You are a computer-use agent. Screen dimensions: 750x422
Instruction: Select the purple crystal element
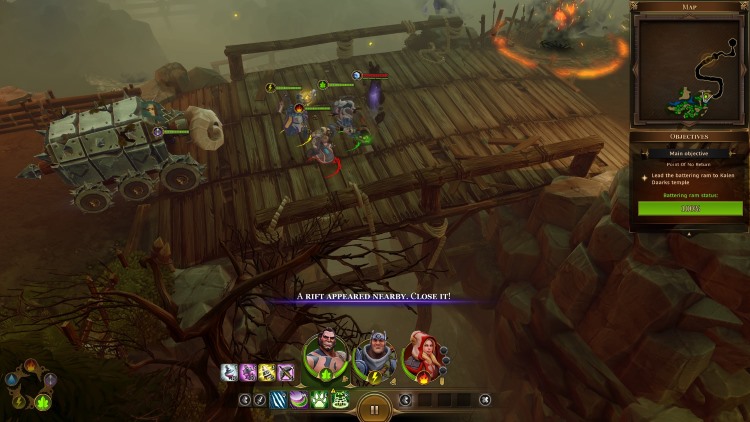pos(50,381)
